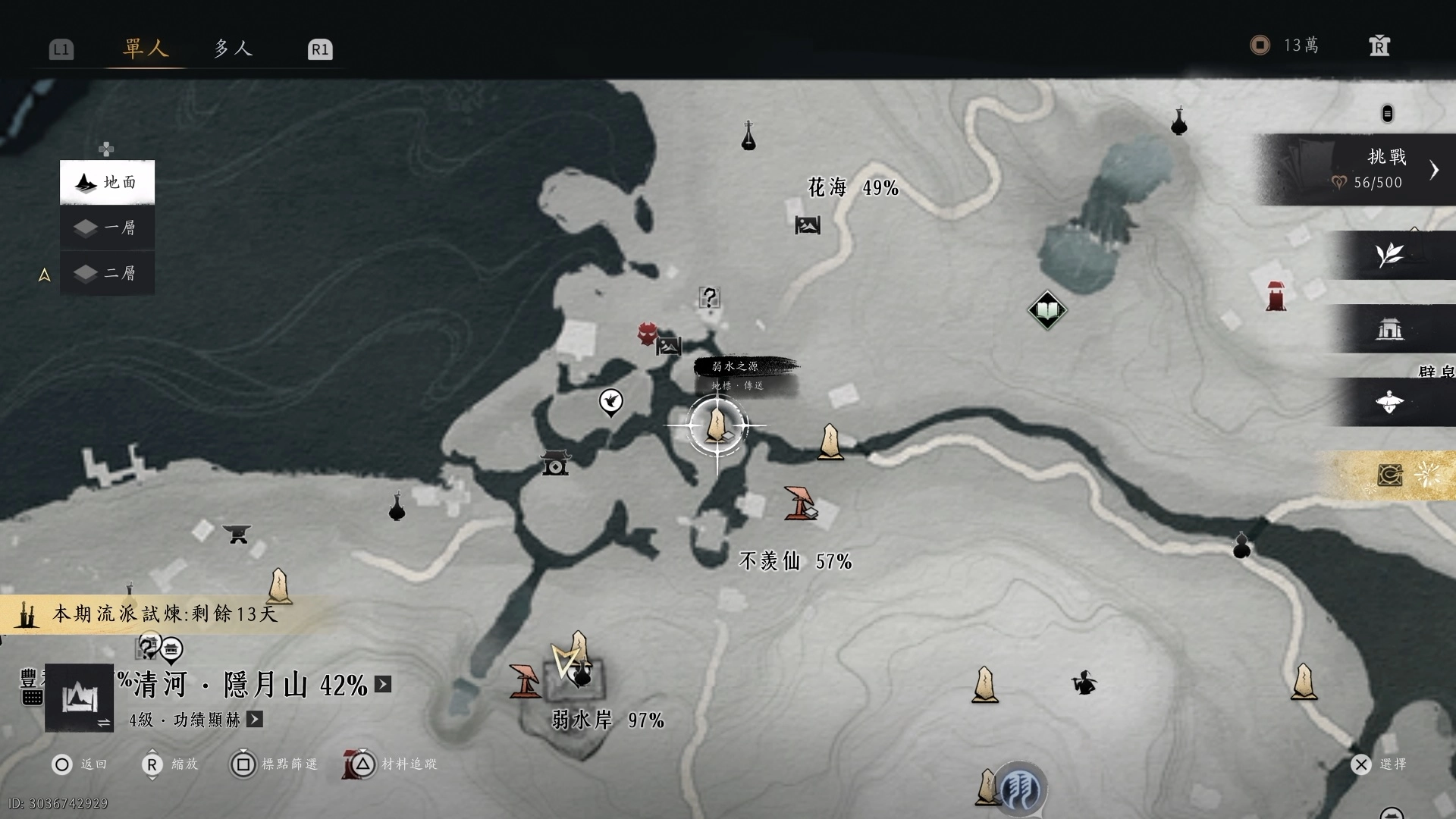Viewport: 1456px width, 819px height.
Task: Open the 4級·功績顯赫 exploration rank
Action: click(x=255, y=719)
